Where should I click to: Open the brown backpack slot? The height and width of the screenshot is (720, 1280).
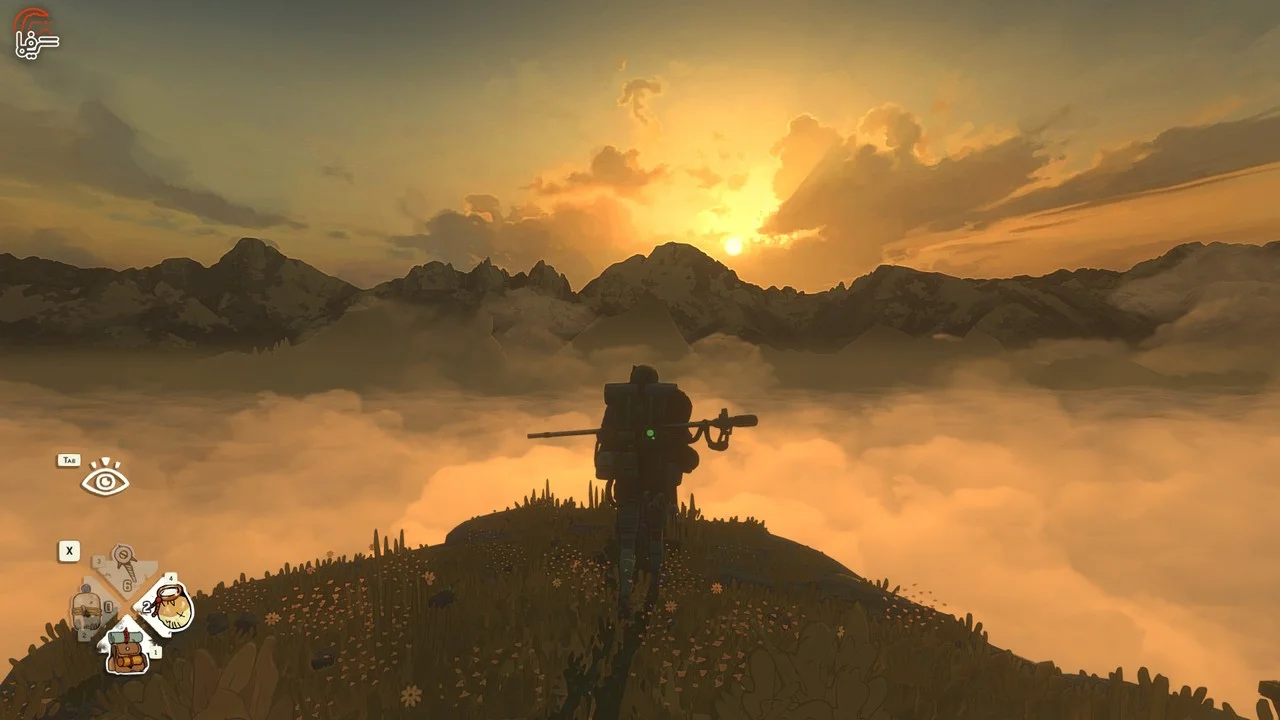point(127,648)
